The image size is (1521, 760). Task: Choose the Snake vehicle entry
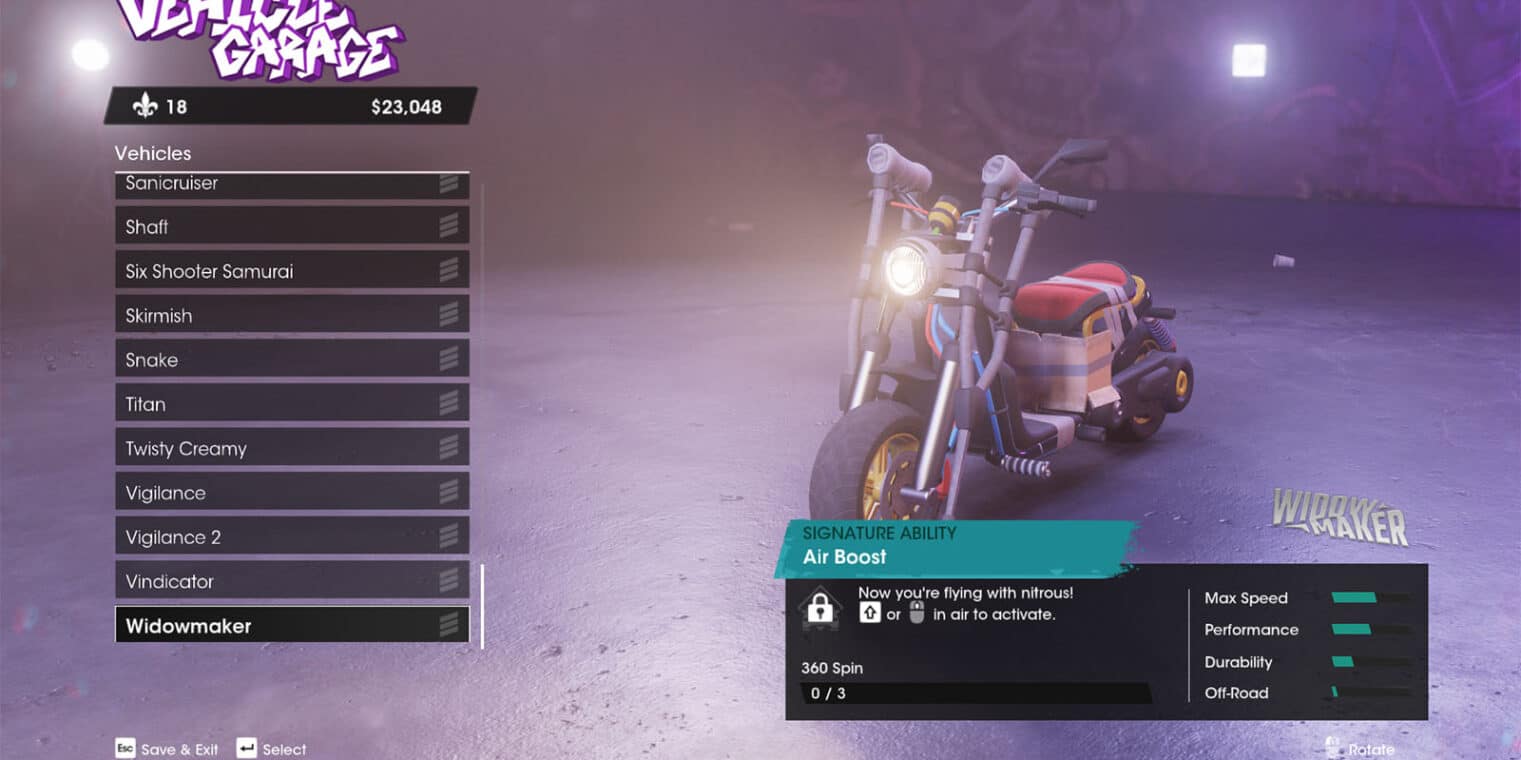tap(291, 360)
